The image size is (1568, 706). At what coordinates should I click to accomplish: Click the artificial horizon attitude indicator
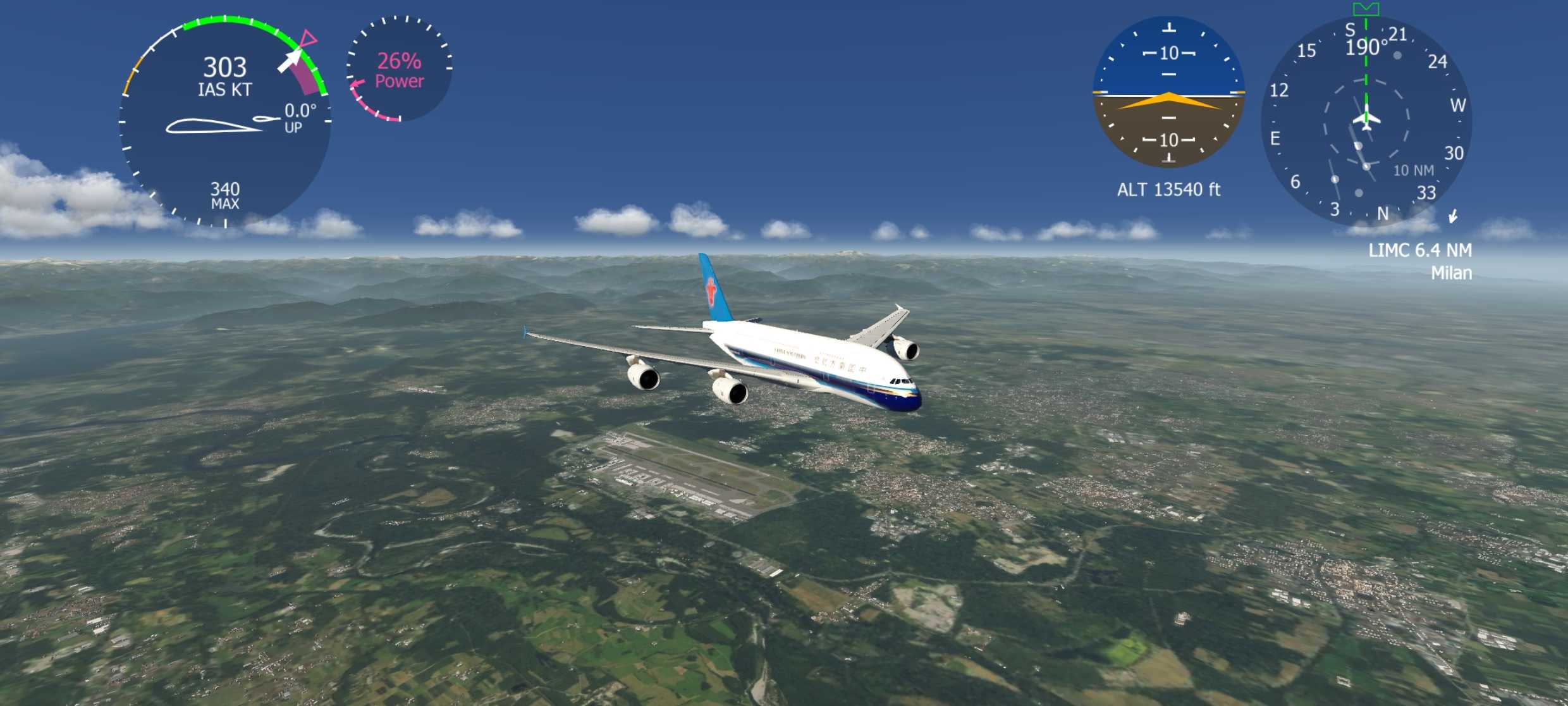pos(1168,93)
